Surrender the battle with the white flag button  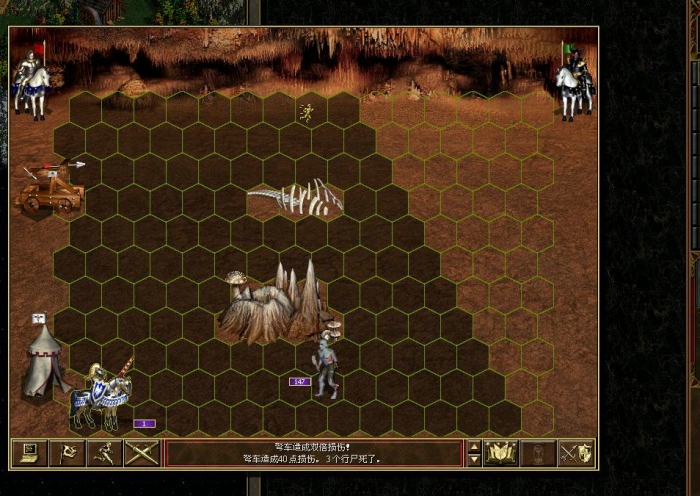[x=66, y=453]
